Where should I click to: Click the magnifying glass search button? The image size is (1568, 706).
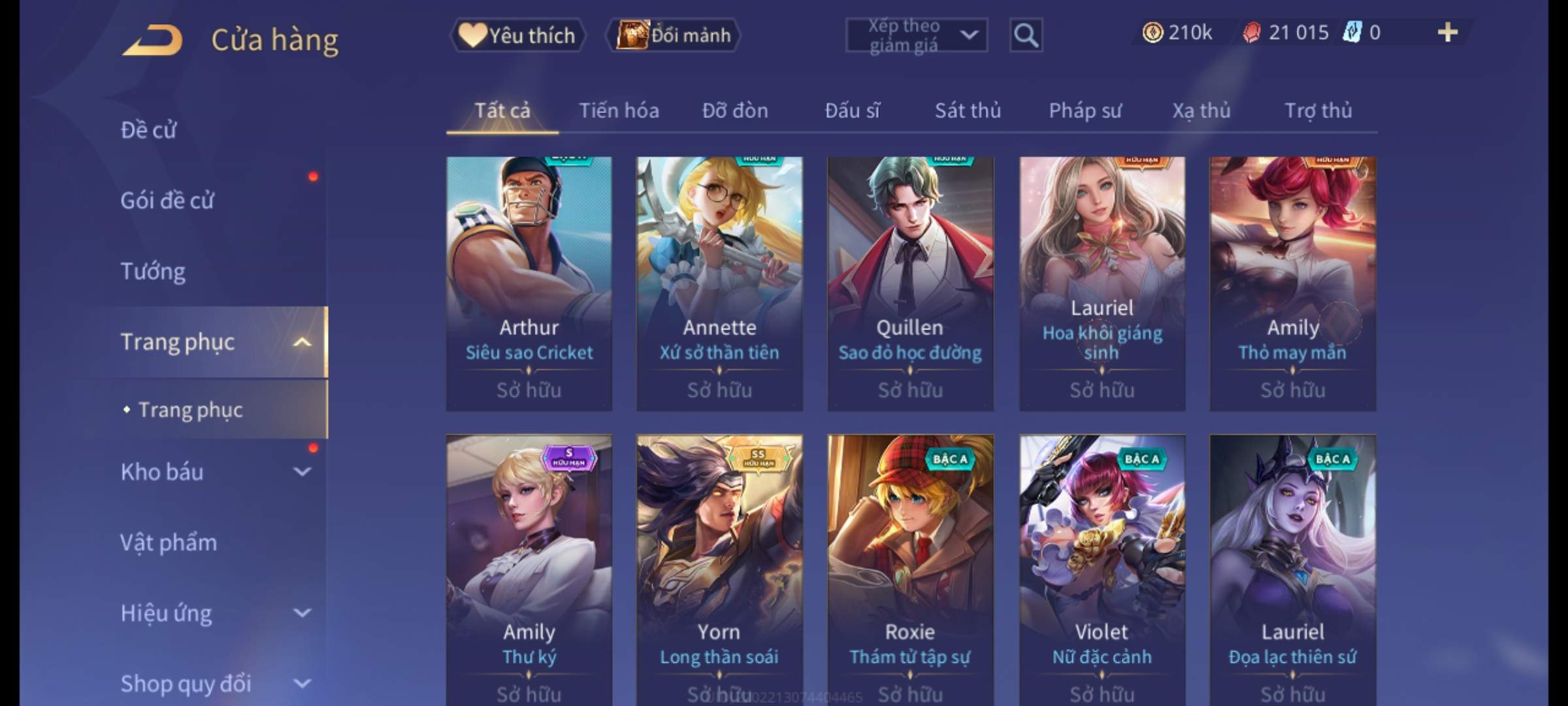[1026, 35]
